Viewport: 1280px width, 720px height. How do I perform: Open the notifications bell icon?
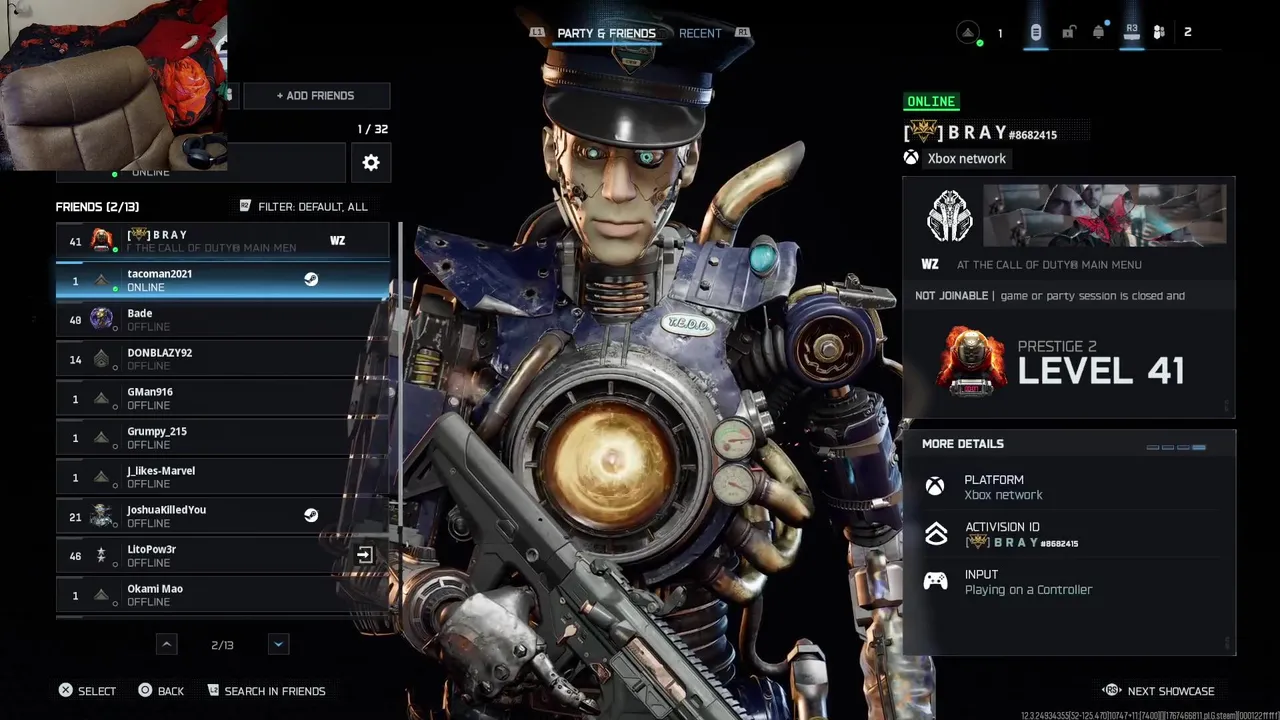pos(1099,32)
